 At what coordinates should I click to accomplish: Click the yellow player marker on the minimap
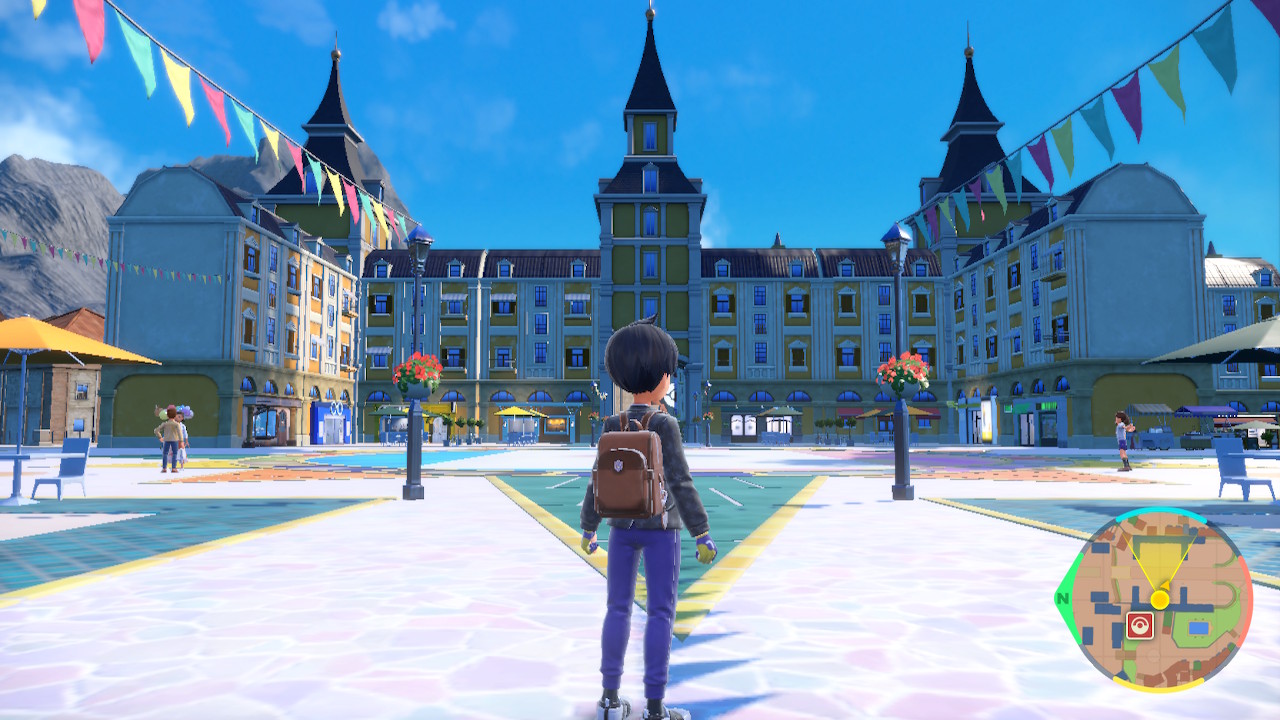click(1159, 599)
